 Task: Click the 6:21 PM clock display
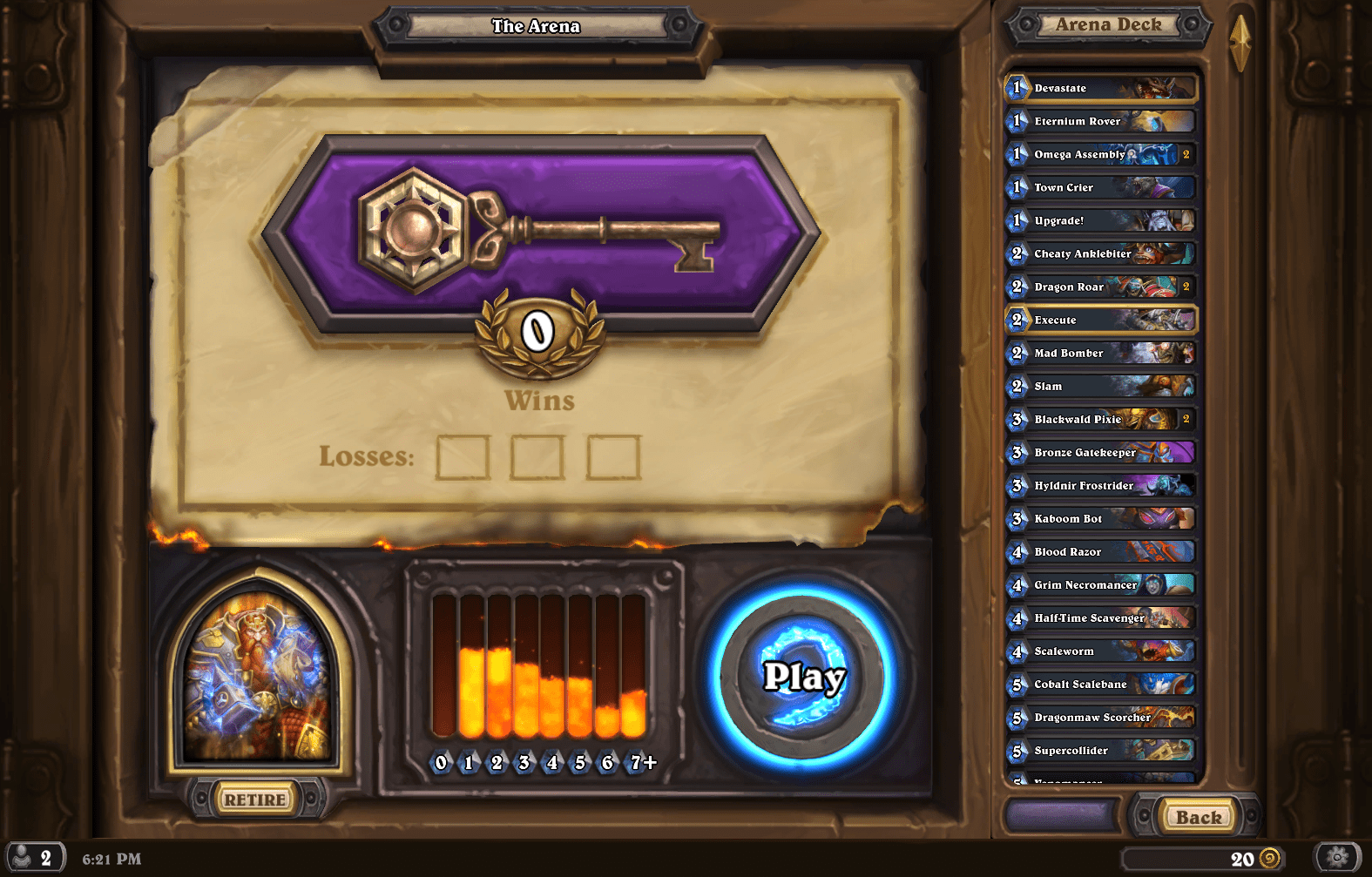[112, 858]
